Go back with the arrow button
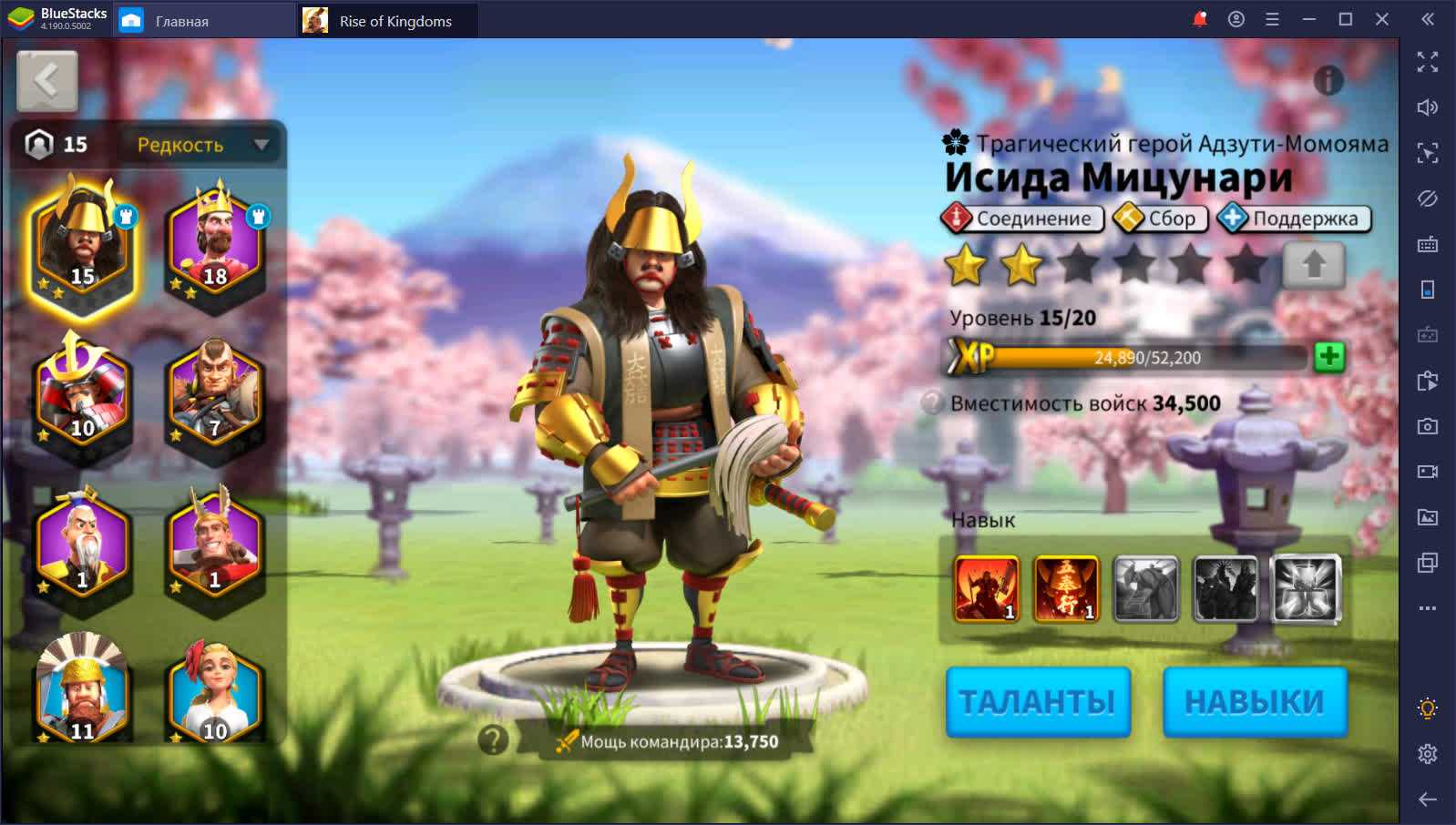Screen dimensions: 1456x825 click(x=47, y=81)
